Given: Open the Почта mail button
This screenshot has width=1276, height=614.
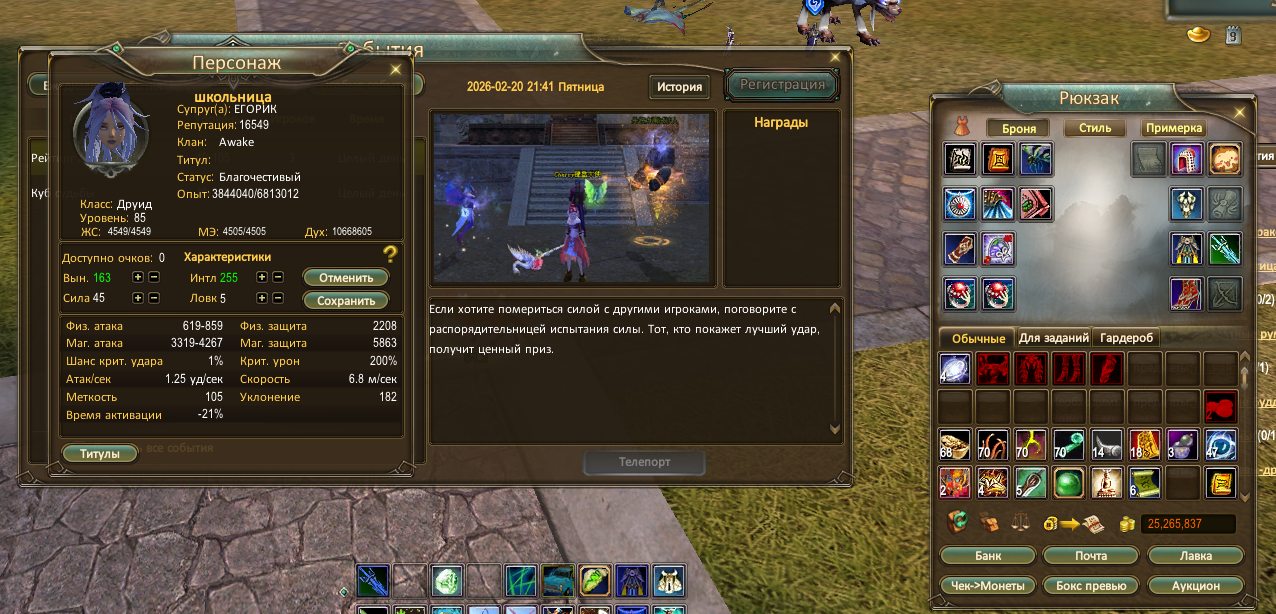Looking at the screenshot, I should 1091,556.
